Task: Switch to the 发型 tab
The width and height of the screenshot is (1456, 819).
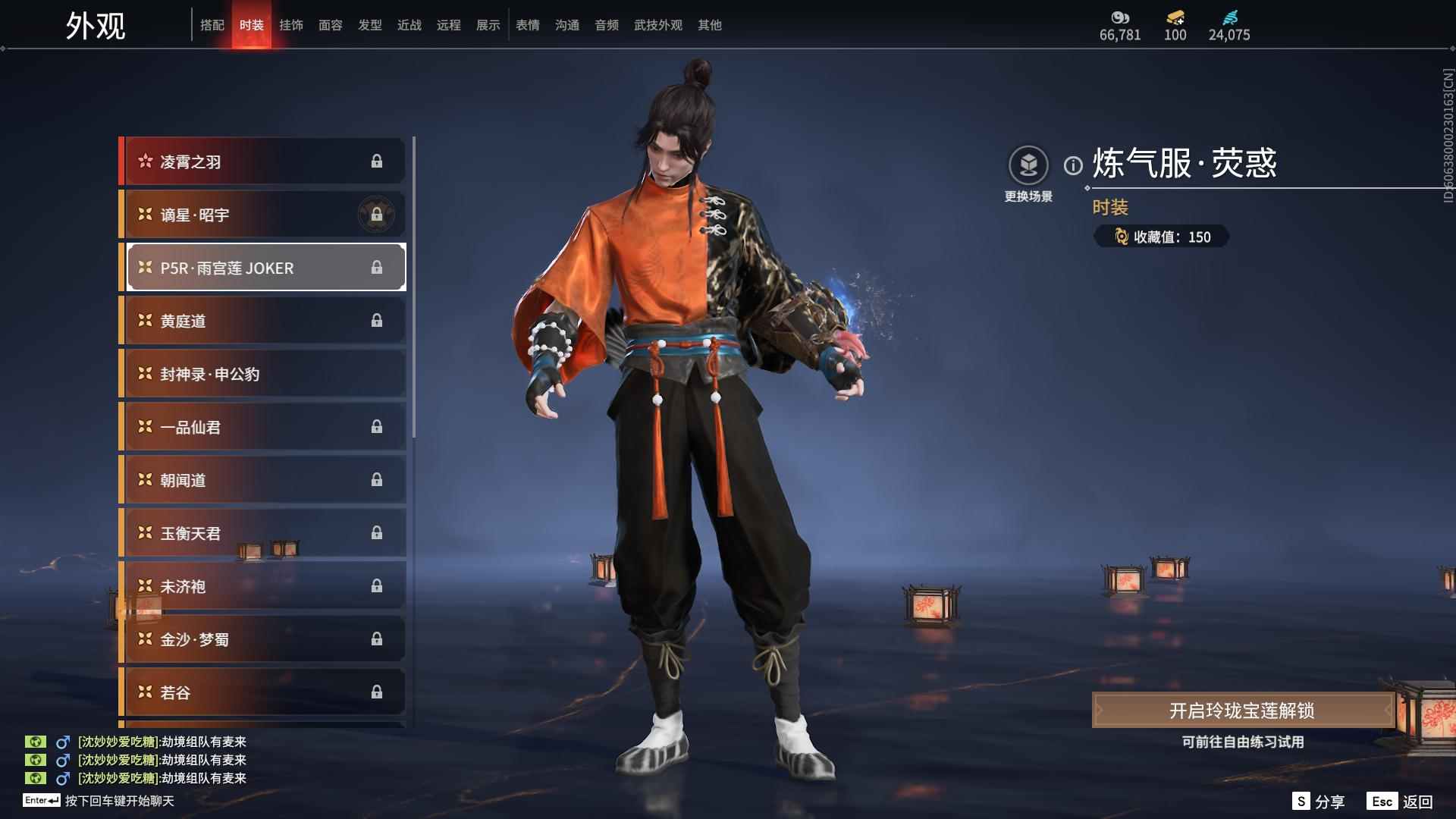Action: 370,25
